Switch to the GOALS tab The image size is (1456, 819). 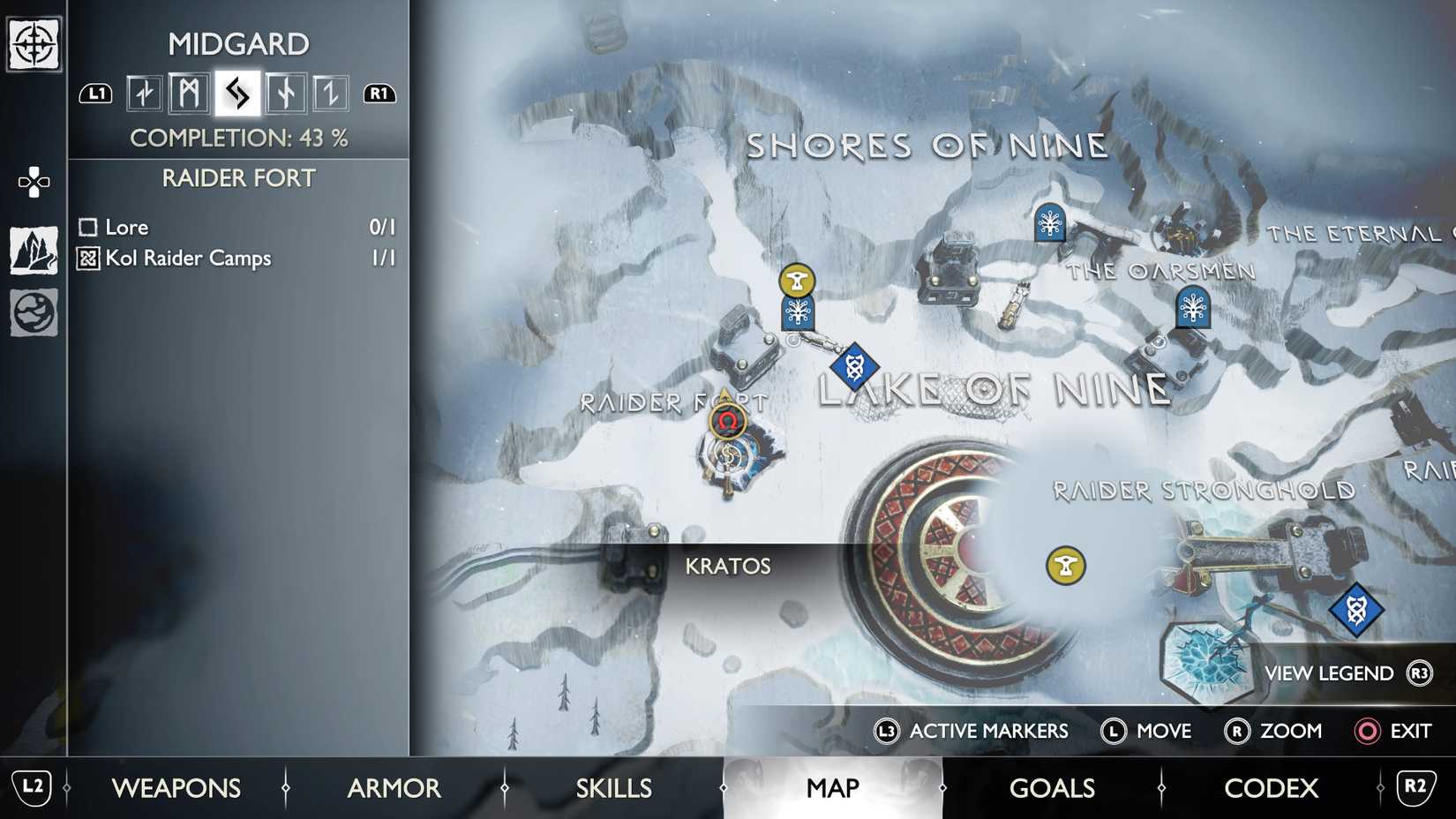coord(1052,788)
